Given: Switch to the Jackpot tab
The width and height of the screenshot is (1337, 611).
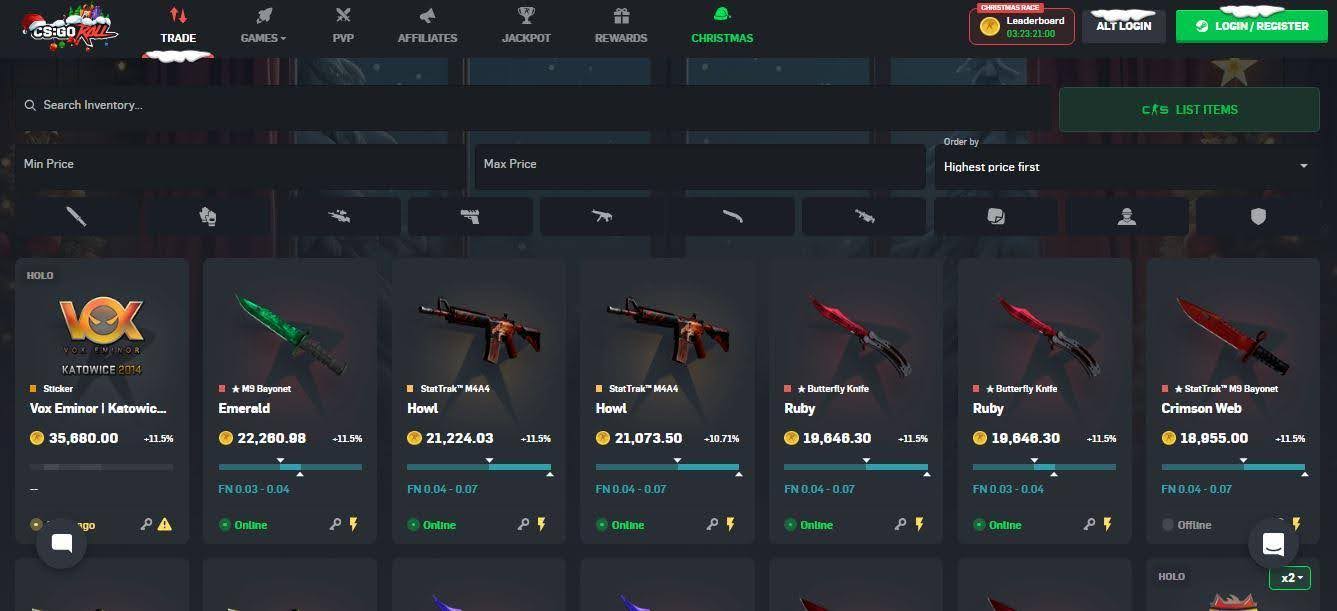Looking at the screenshot, I should tap(526, 27).
